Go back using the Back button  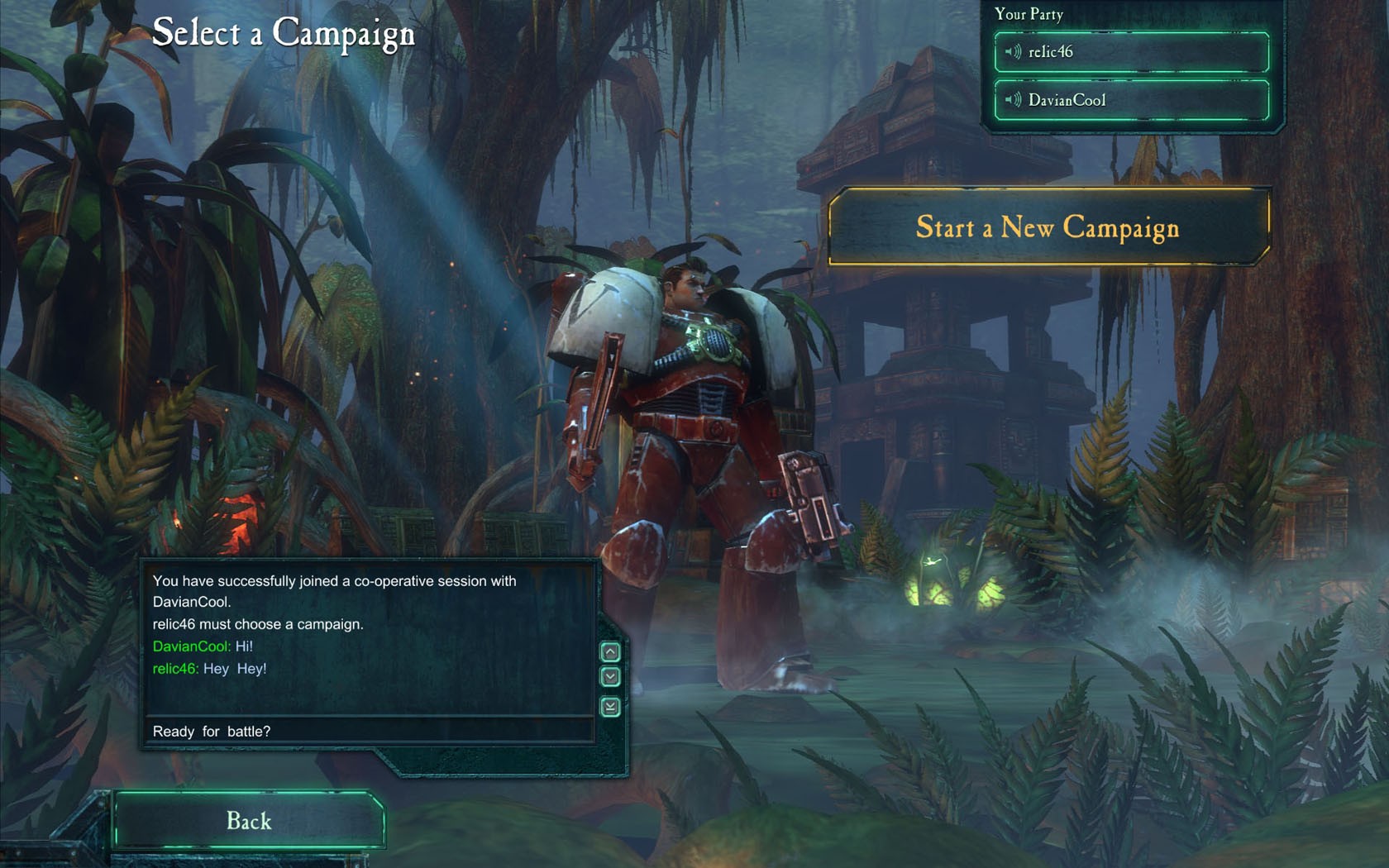pos(249,820)
